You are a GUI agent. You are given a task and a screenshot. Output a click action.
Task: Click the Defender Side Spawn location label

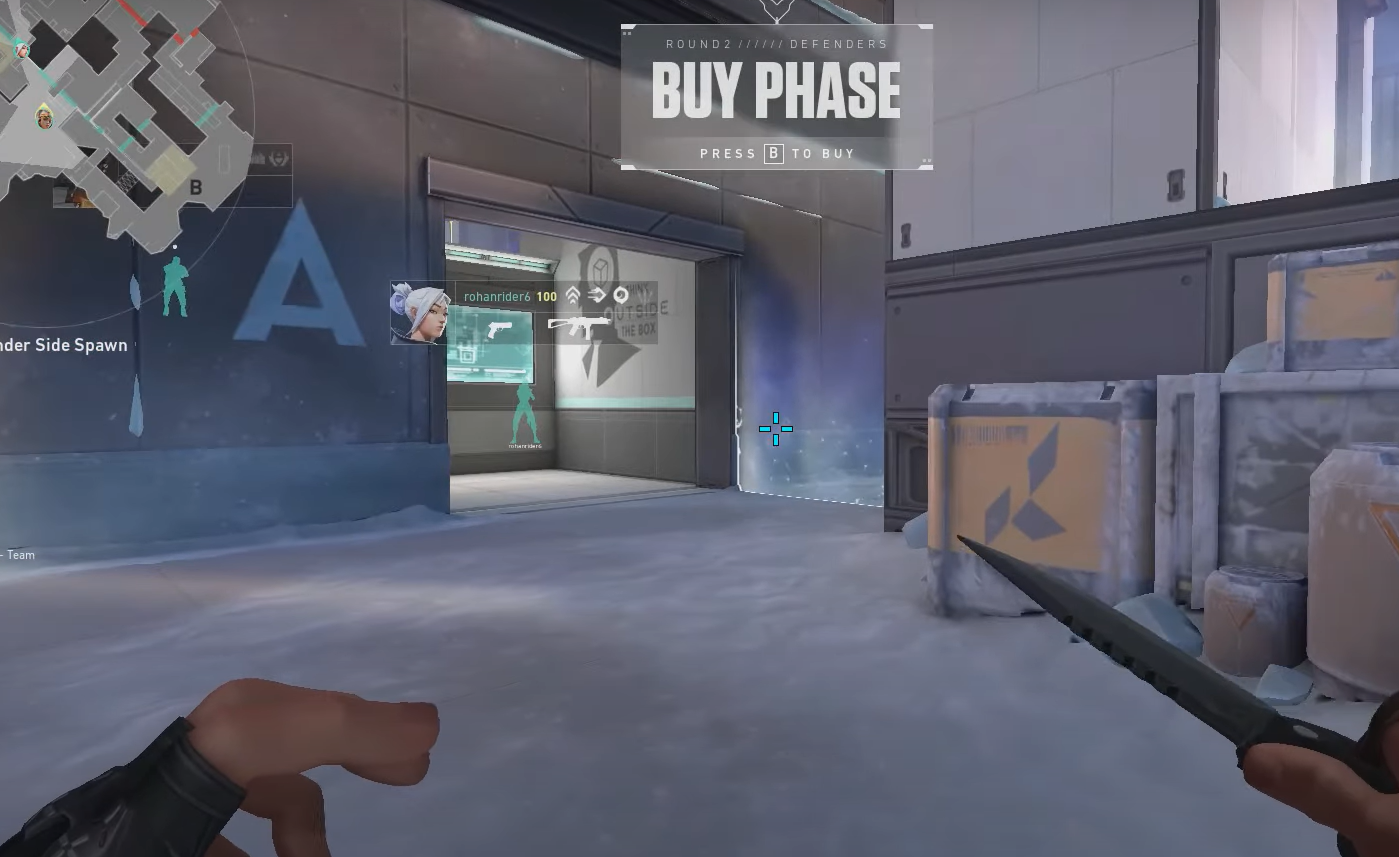click(x=62, y=344)
